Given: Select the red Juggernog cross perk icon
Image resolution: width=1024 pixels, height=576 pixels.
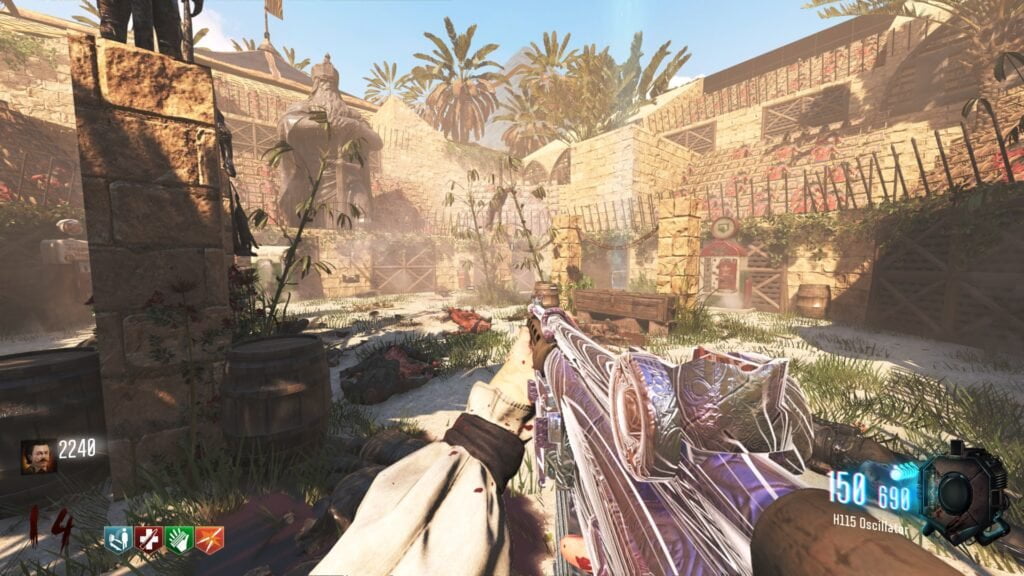Looking at the screenshot, I should tap(148, 540).
